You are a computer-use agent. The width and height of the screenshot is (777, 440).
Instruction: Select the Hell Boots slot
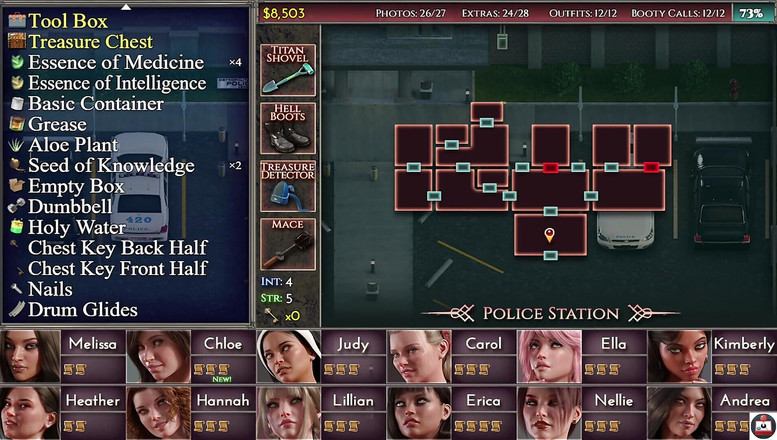[x=288, y=128]
